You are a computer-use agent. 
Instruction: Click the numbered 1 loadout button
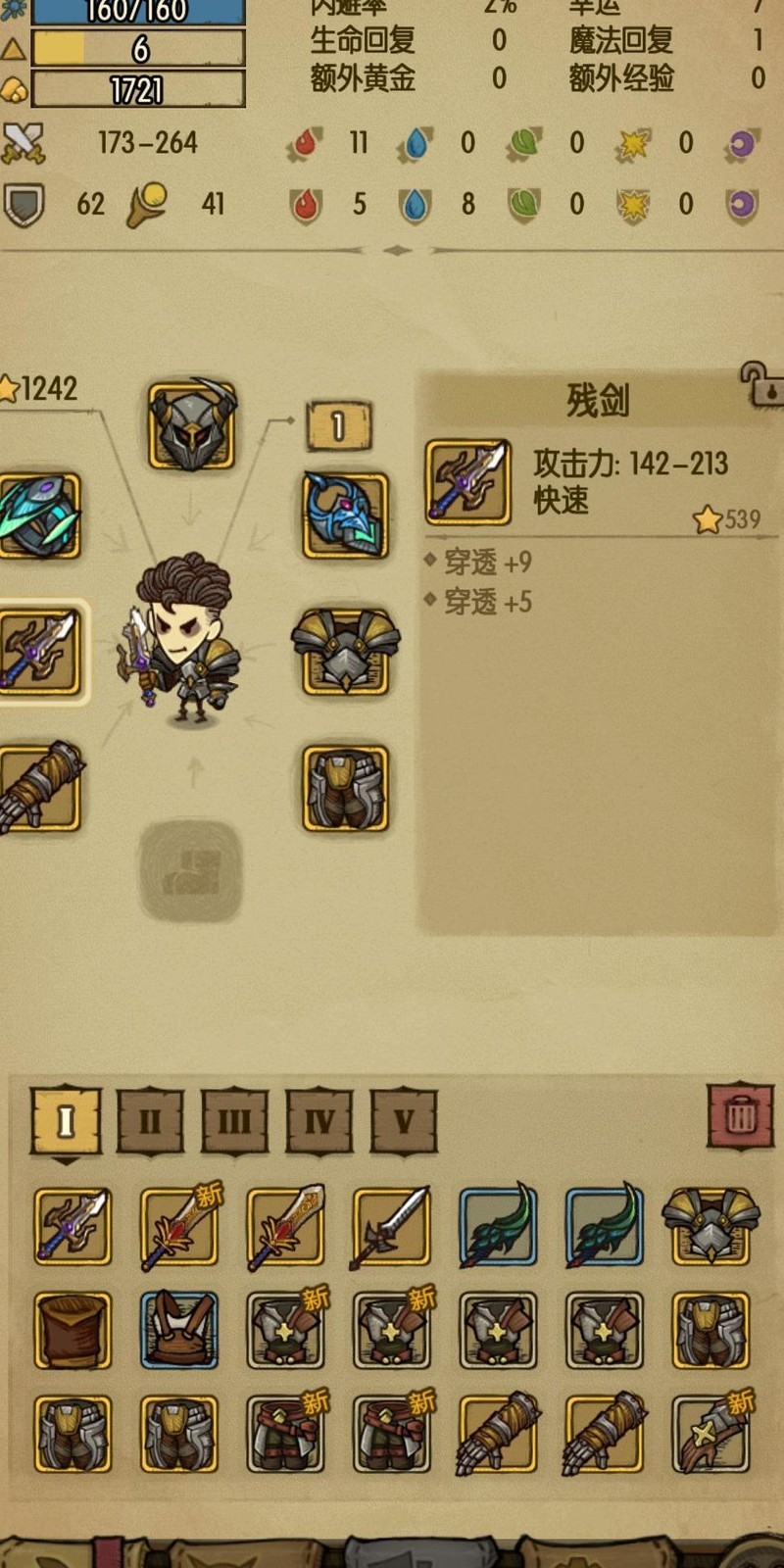tap(338, 426)
